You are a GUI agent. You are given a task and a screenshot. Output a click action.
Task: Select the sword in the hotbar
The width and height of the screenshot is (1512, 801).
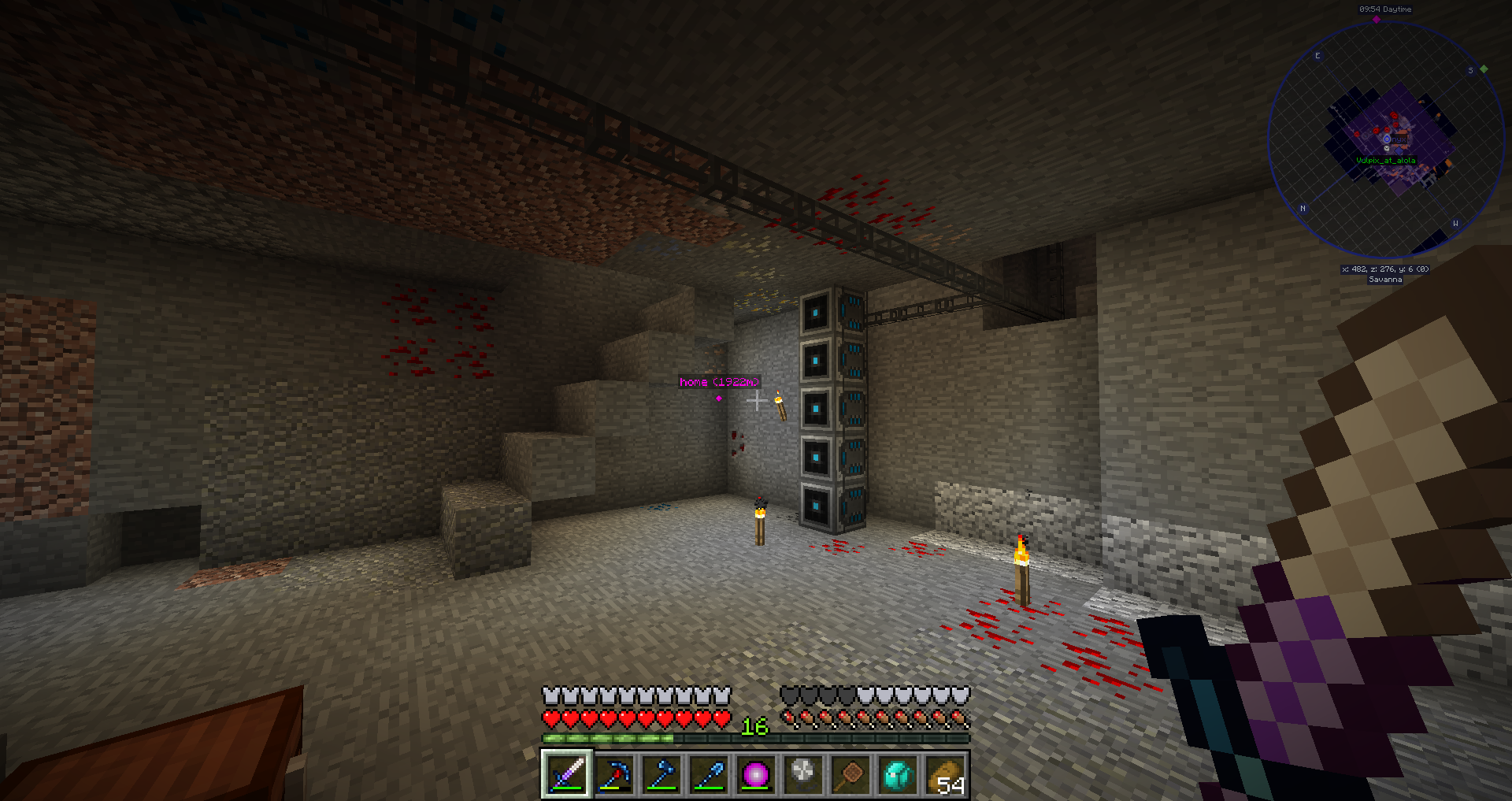[x=566, y=774]
